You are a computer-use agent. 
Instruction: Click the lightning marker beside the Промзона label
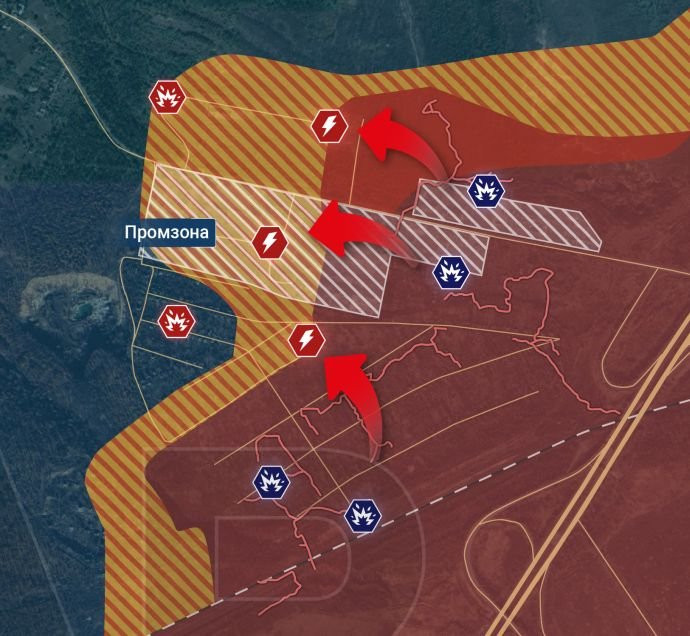269,241
